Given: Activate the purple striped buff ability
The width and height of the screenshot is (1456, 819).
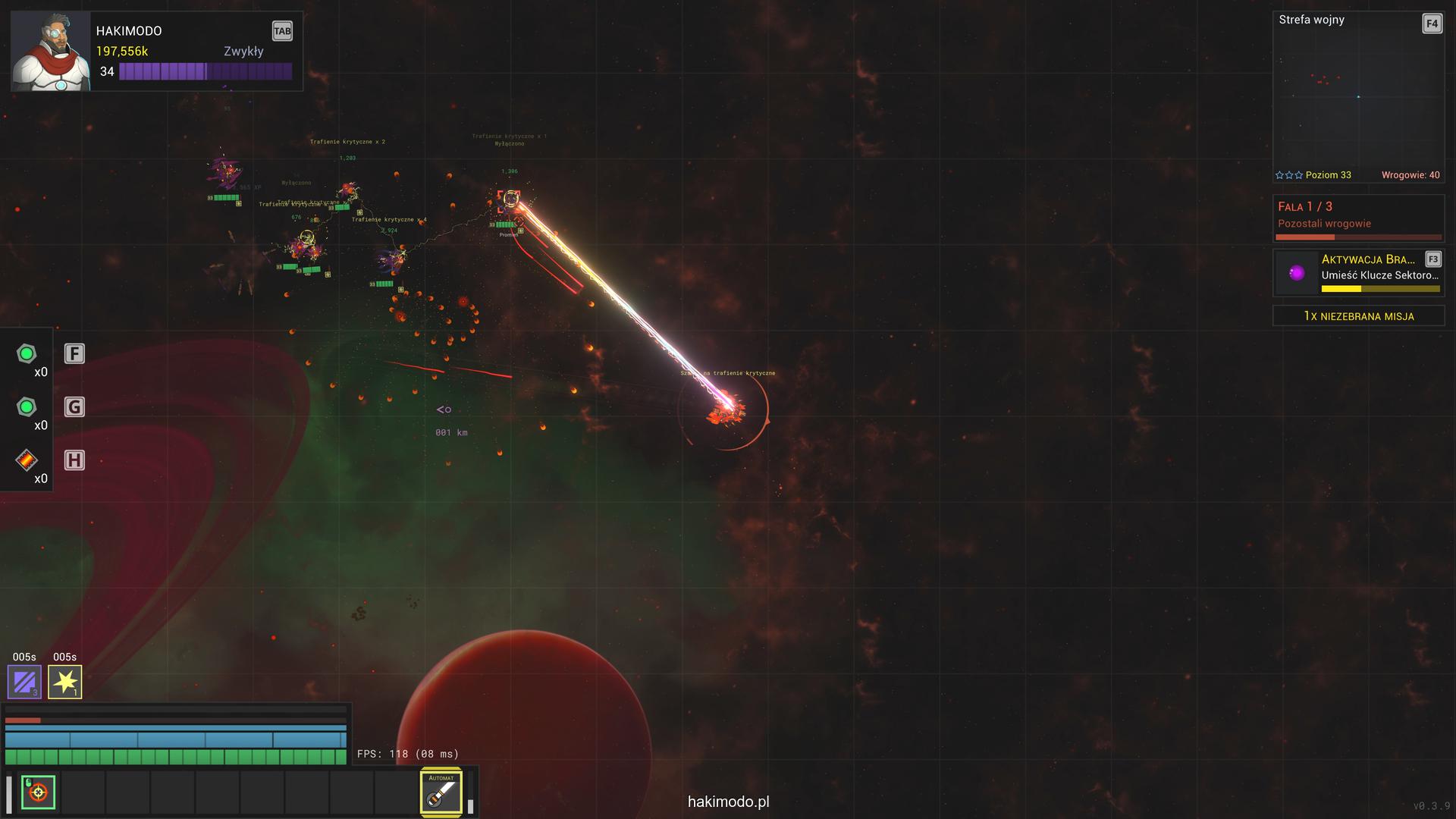Looking at the screenshot, I should click(x=24, y=682).
